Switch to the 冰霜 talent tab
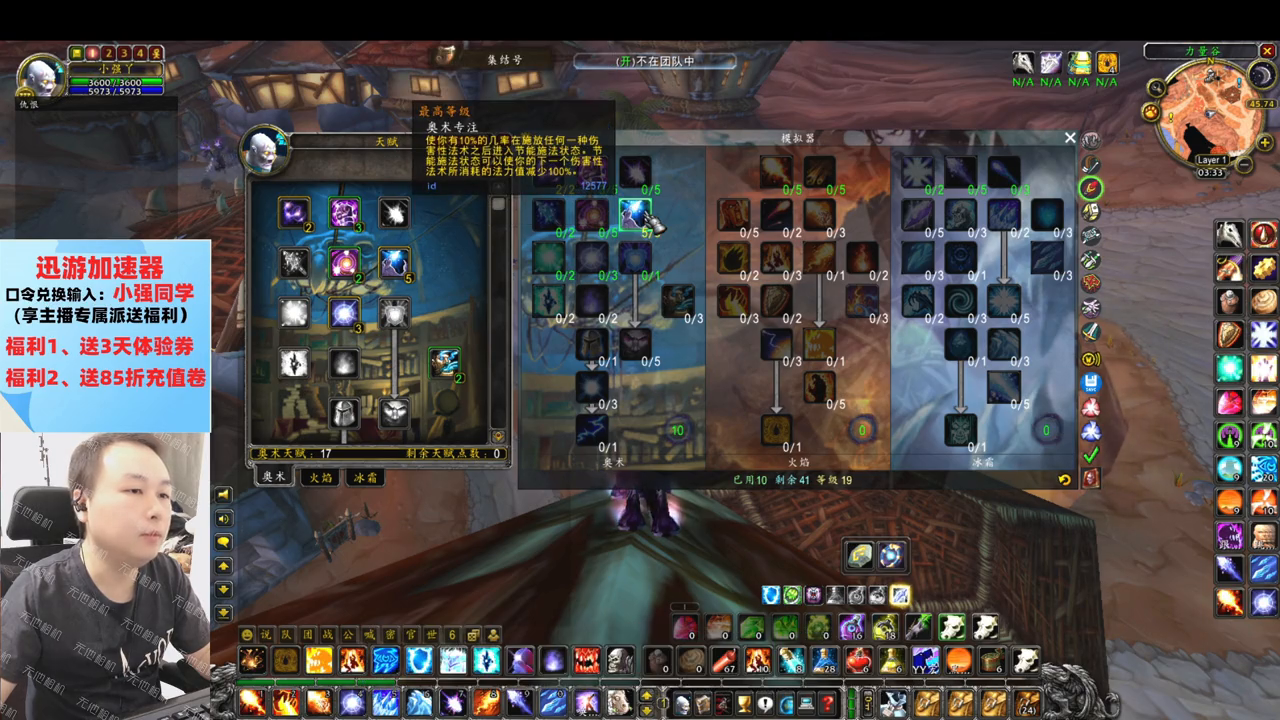 click(365, 478)
